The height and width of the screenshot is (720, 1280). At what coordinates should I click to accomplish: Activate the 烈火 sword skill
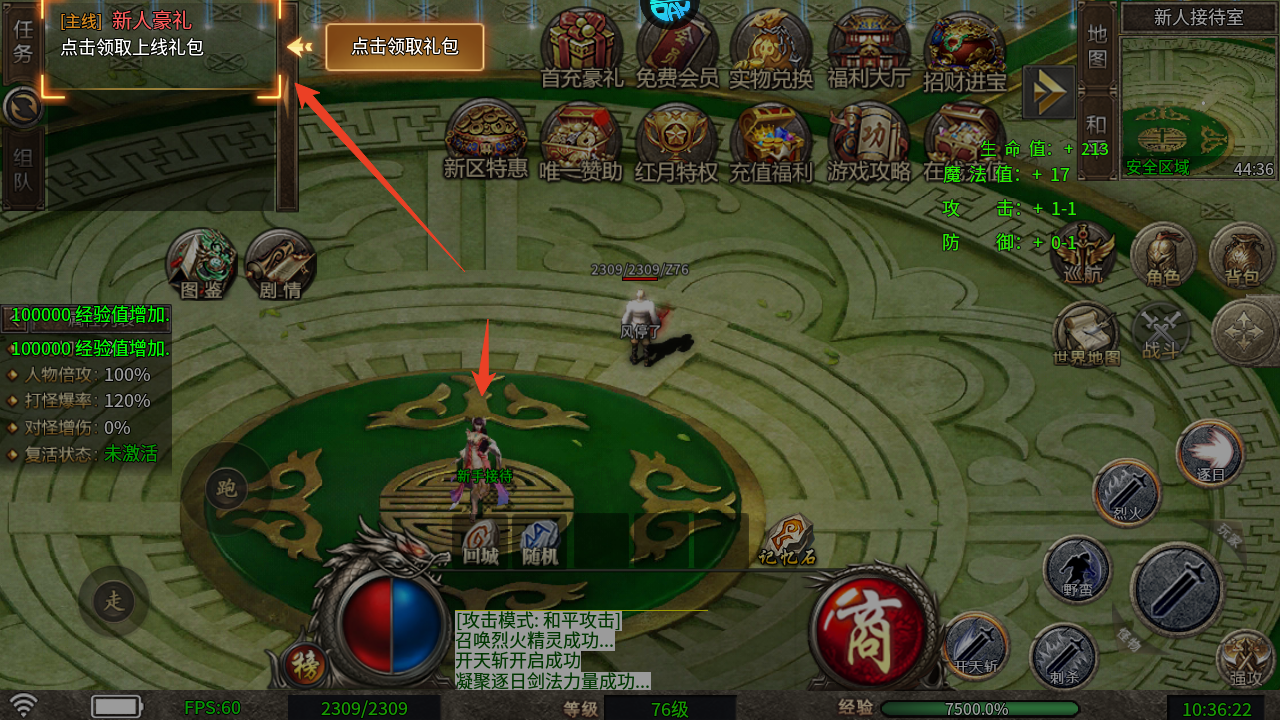click(x=1127, y=493)
